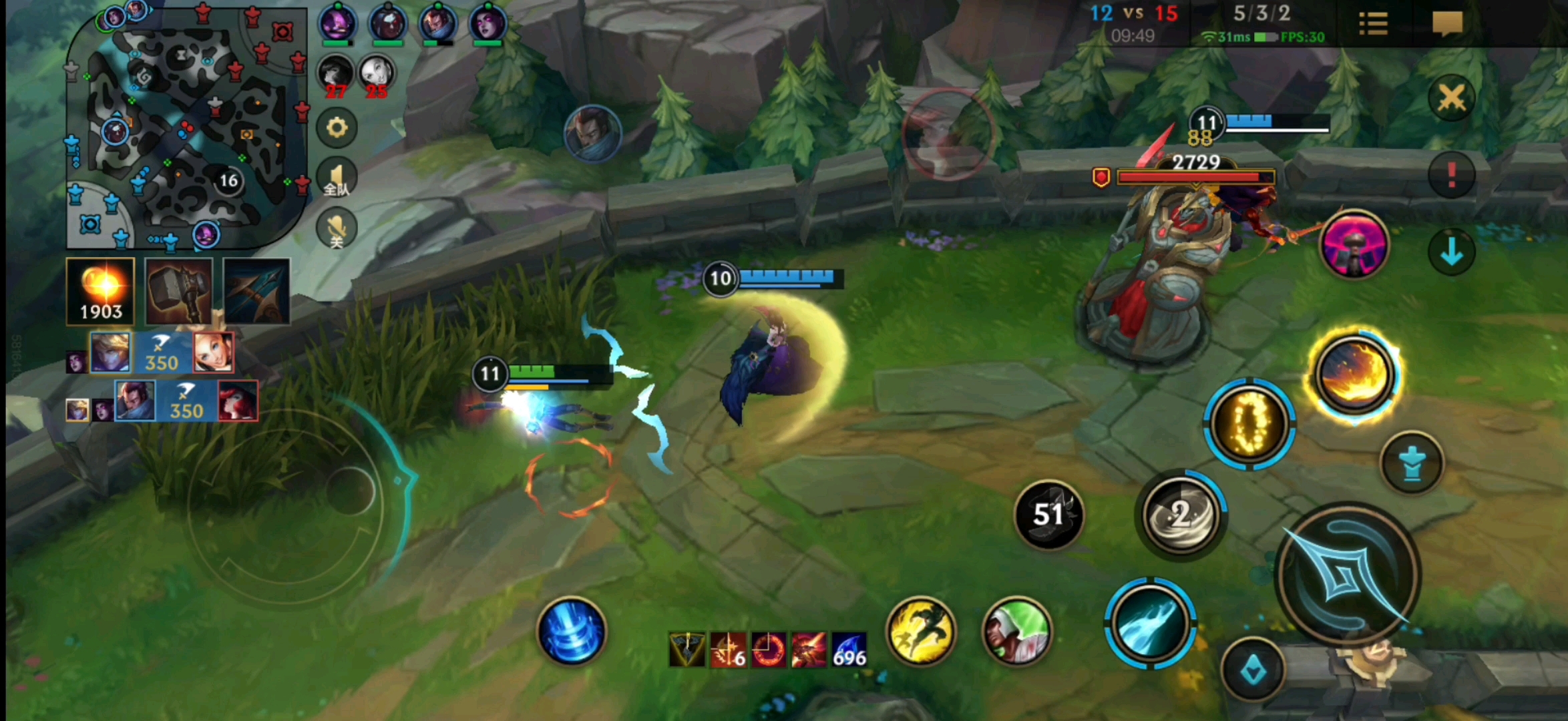
Task: Tap the tower target button
Action: tap(1411, 463)
